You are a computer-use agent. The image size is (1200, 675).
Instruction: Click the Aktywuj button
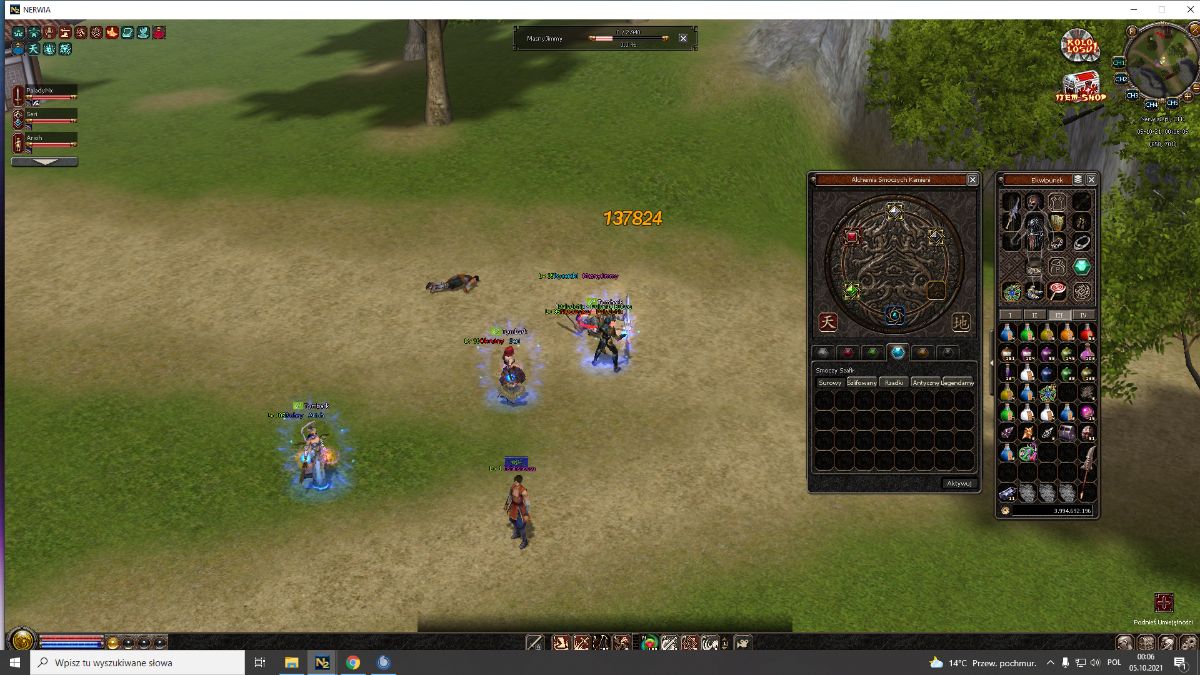[957, 483]
